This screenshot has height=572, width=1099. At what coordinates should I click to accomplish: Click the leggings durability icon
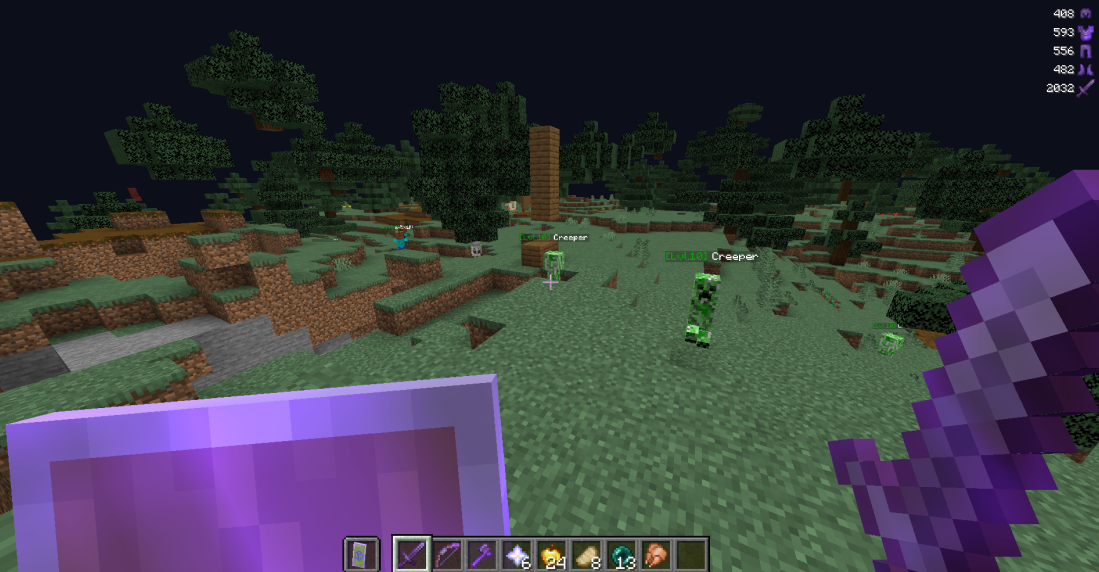tap(1085, 51)
